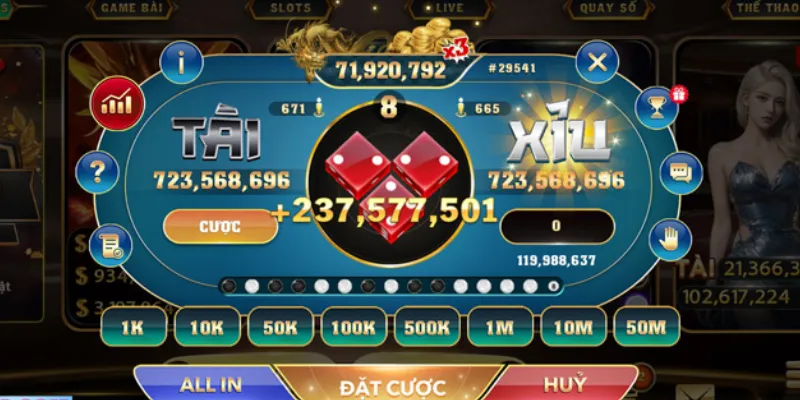The height and width of the screenshot is (400, 800).
Task: Pick the 500K chip
Action: pyautogui.click(x=428, y=327)
